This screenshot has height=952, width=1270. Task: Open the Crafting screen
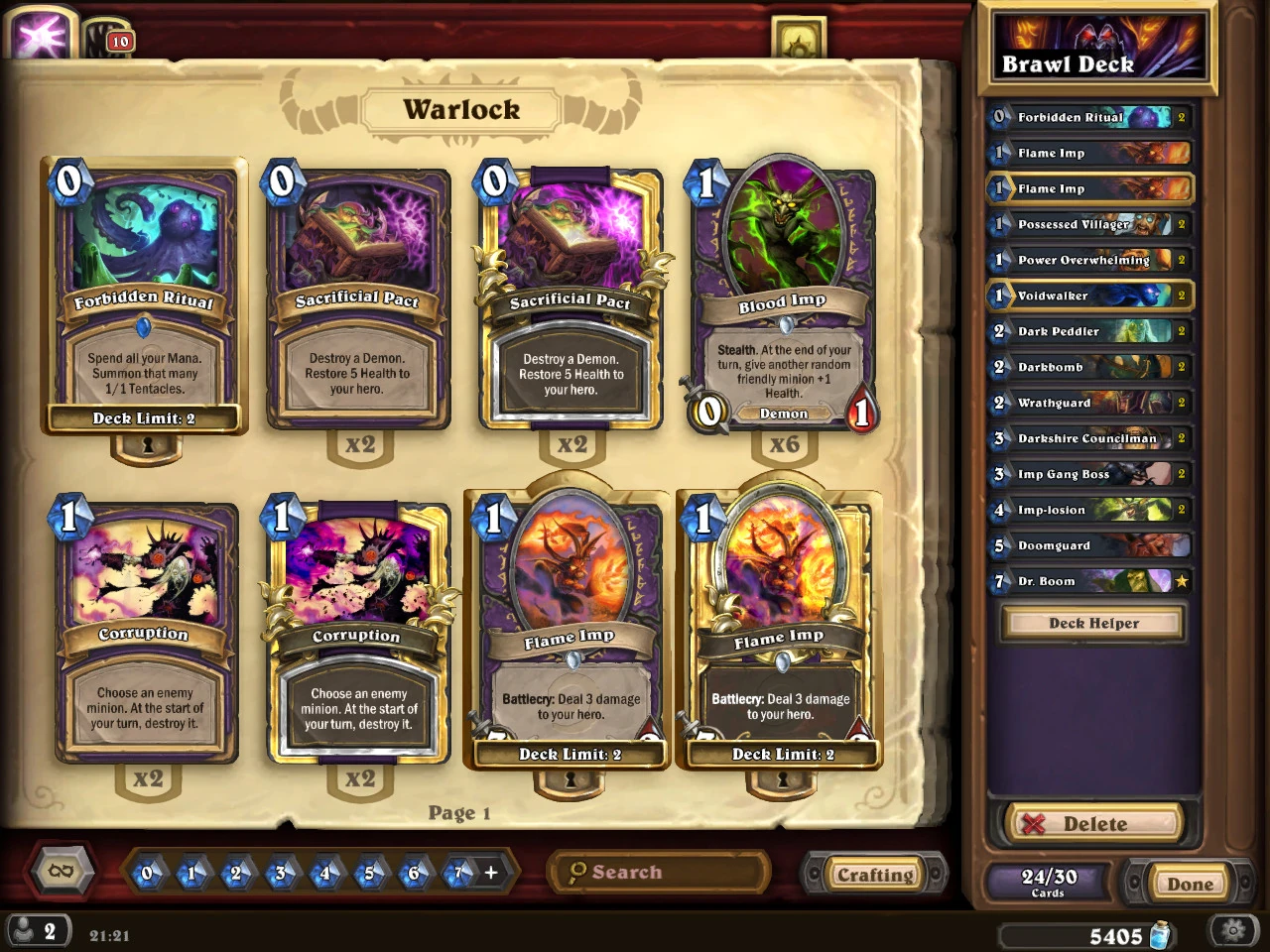[874, 874]
